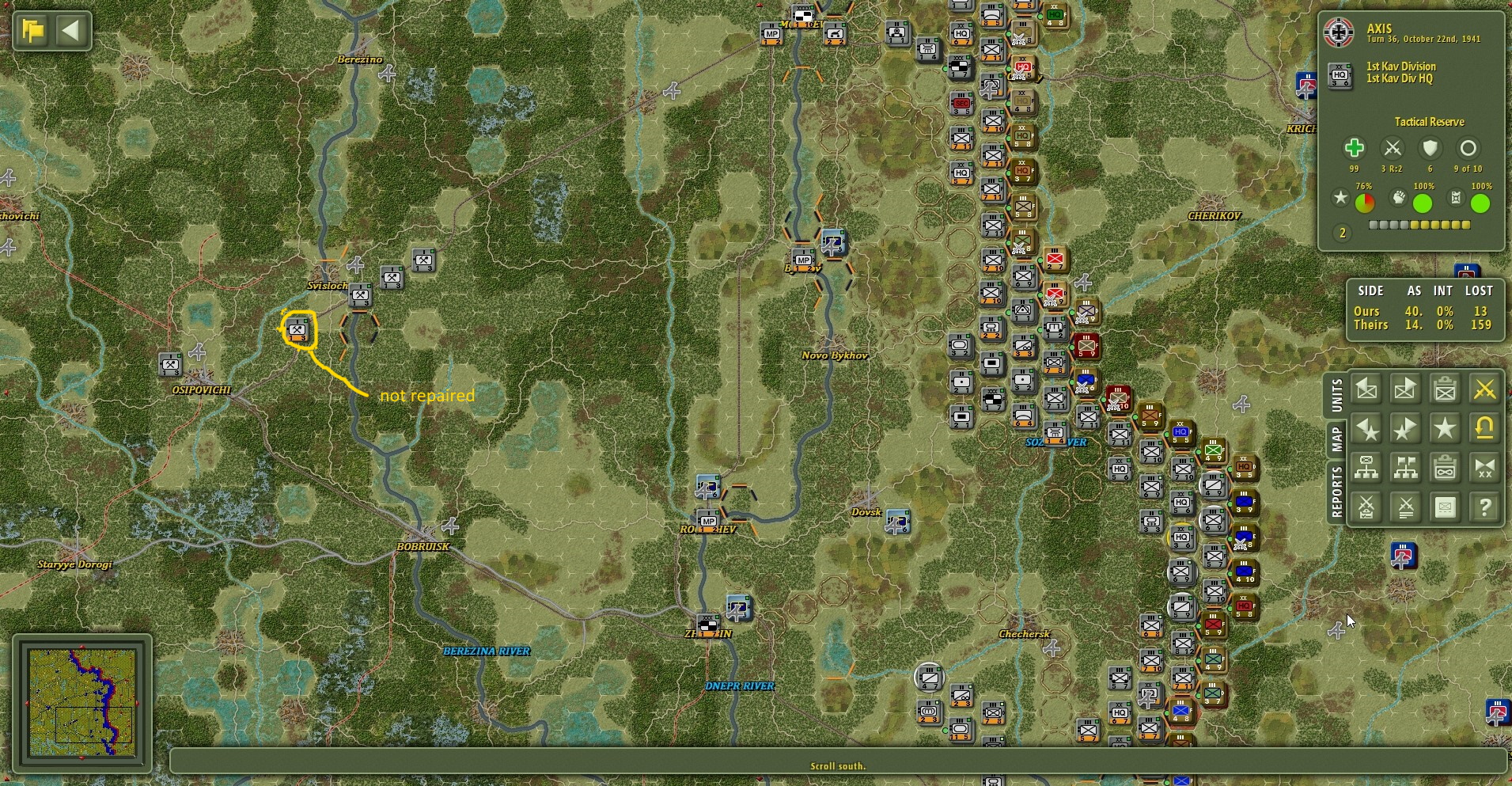Toggle the circular loss-tolerance indicator
The image size is (1512, 786).
coord(1468,149)
